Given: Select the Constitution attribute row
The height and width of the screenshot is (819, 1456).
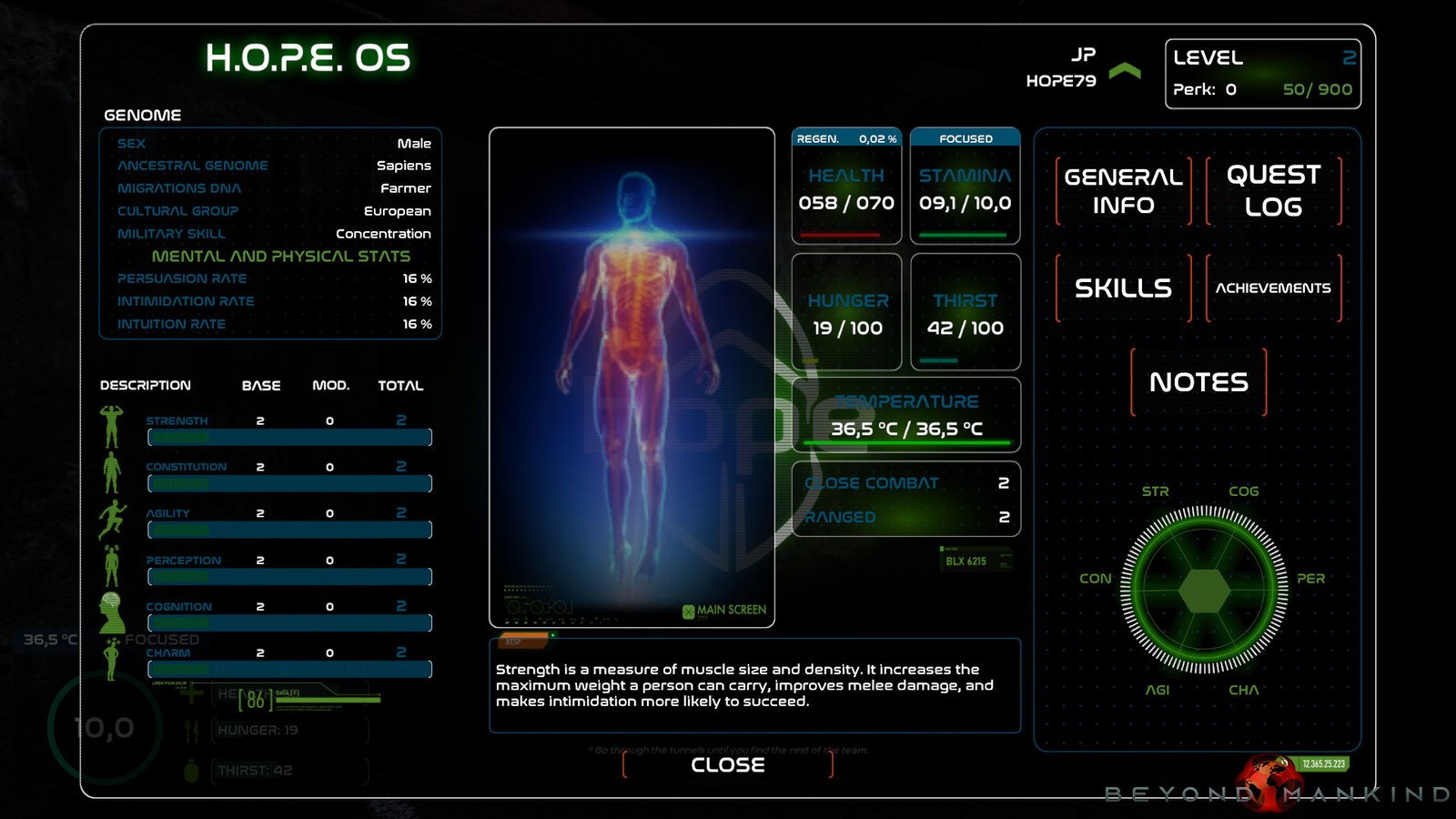Looking at the screenshot, I should [x=288, y=475].
